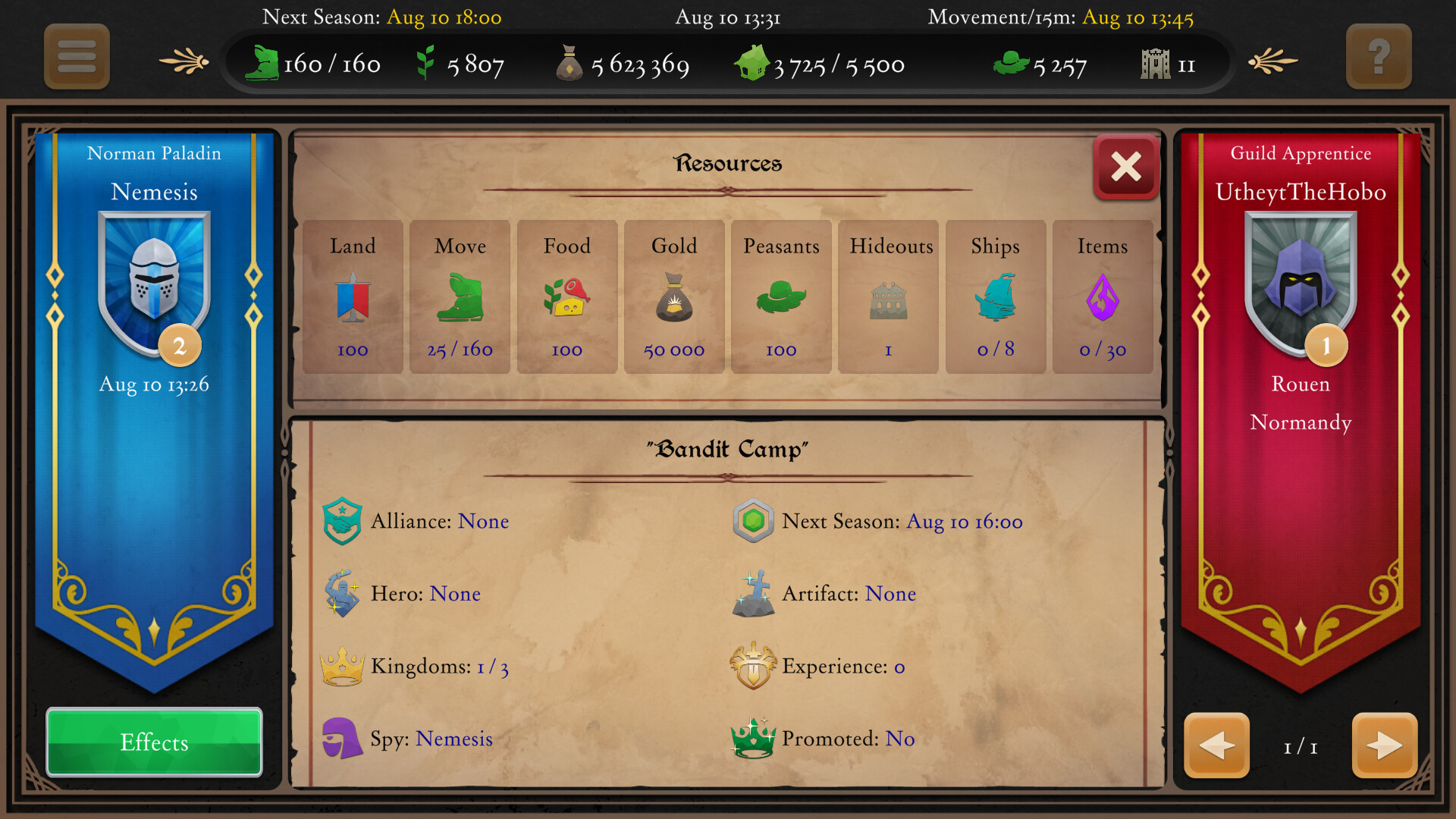The height and width of the screenshot is (819, 1456).
Task: Close the Resources window with red X
Action: tap(1125, 168)
